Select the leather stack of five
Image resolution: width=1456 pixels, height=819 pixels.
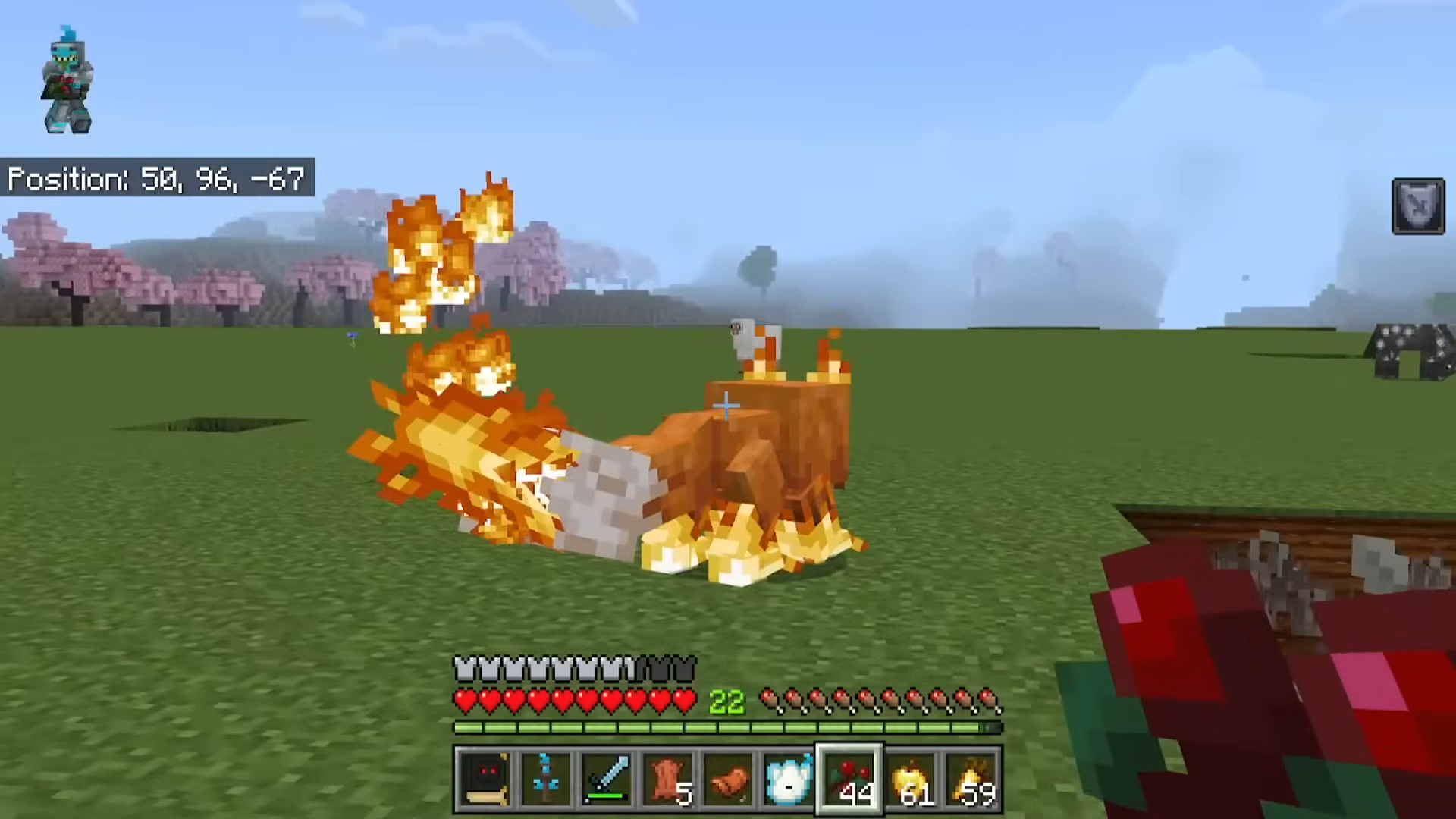(x=667, y=780)
